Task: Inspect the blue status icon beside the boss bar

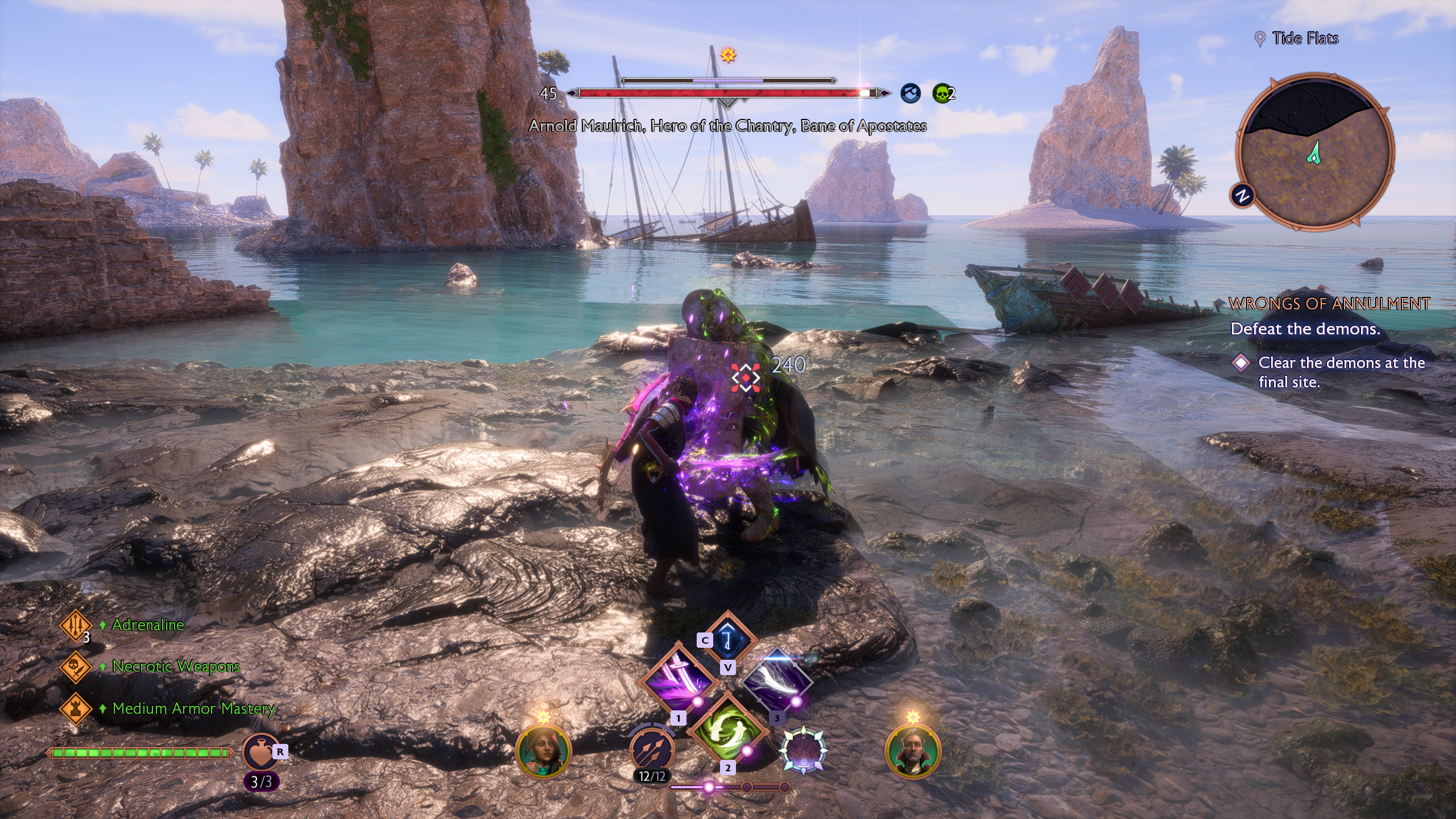Action: 911,93
